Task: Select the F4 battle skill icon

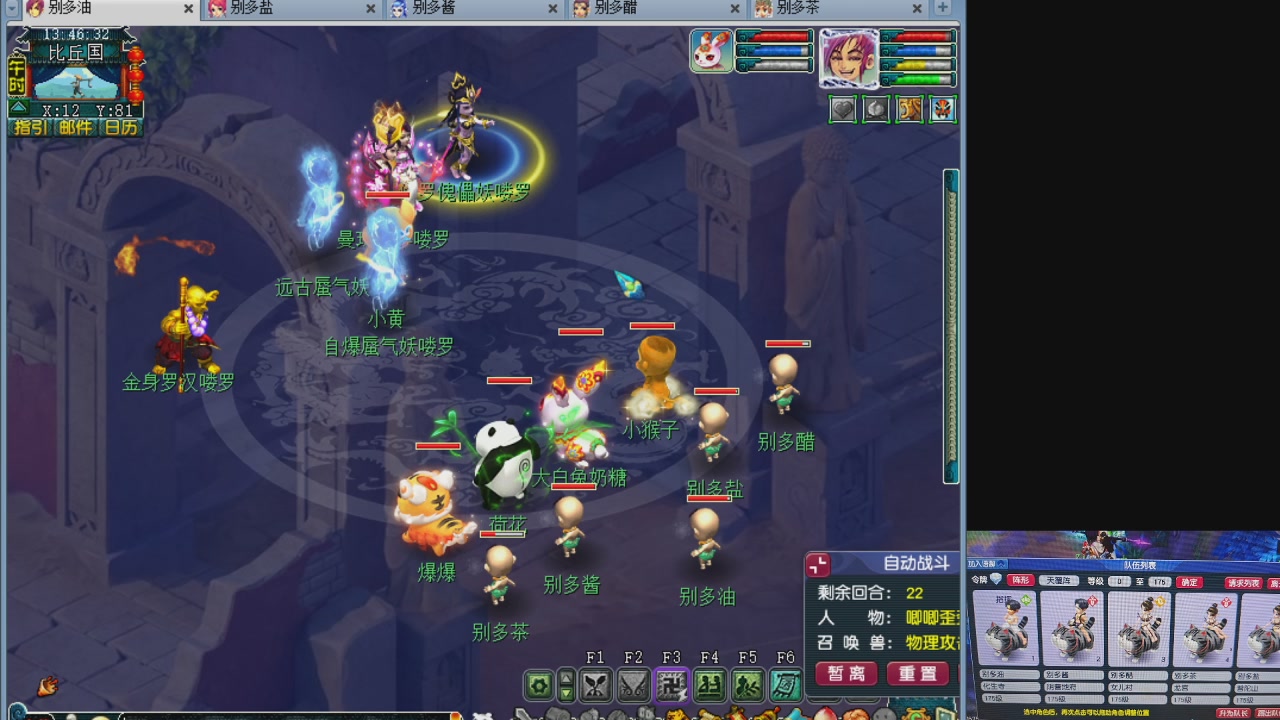Action: (x=710, y=683)
